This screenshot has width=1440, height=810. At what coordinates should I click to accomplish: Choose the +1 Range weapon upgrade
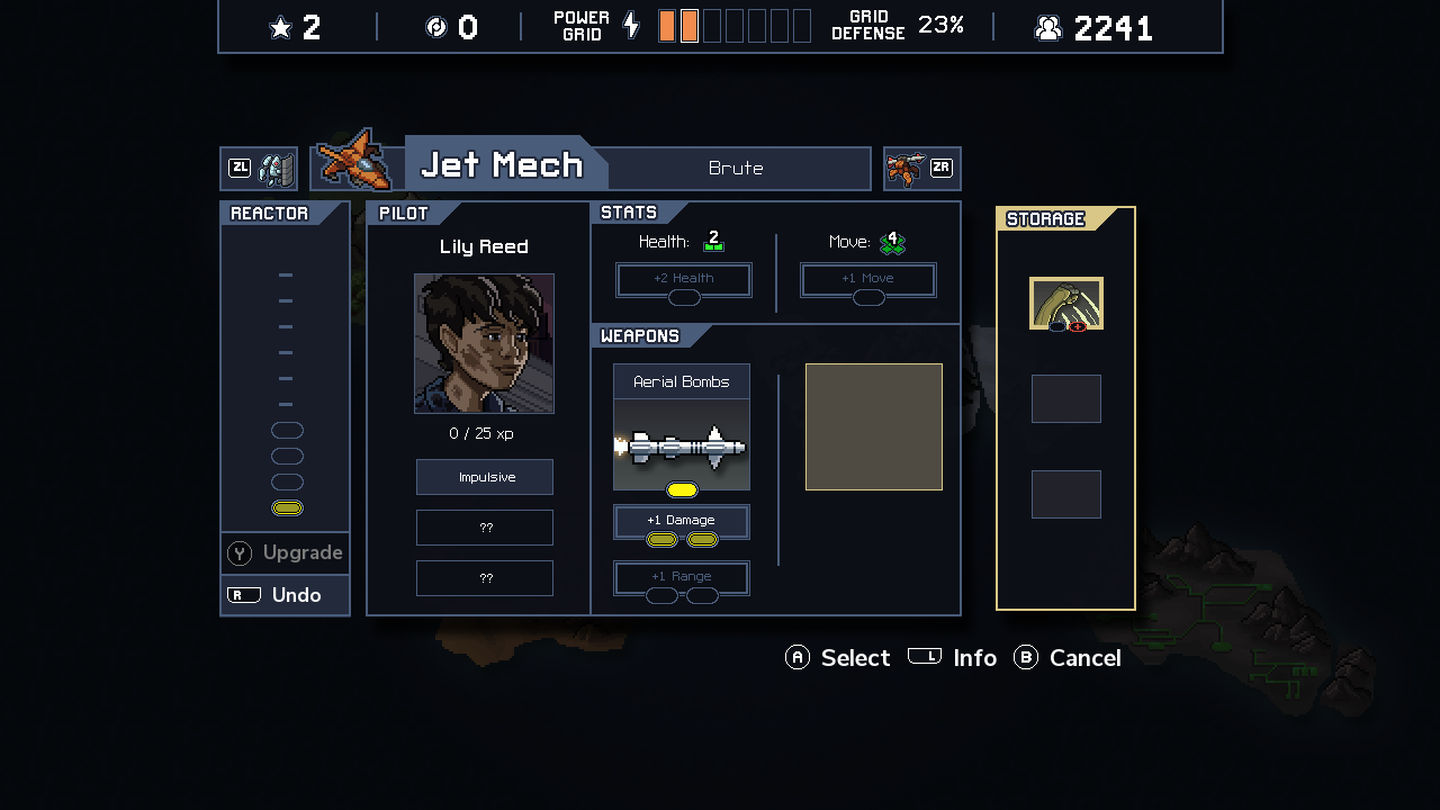point(681,577)
